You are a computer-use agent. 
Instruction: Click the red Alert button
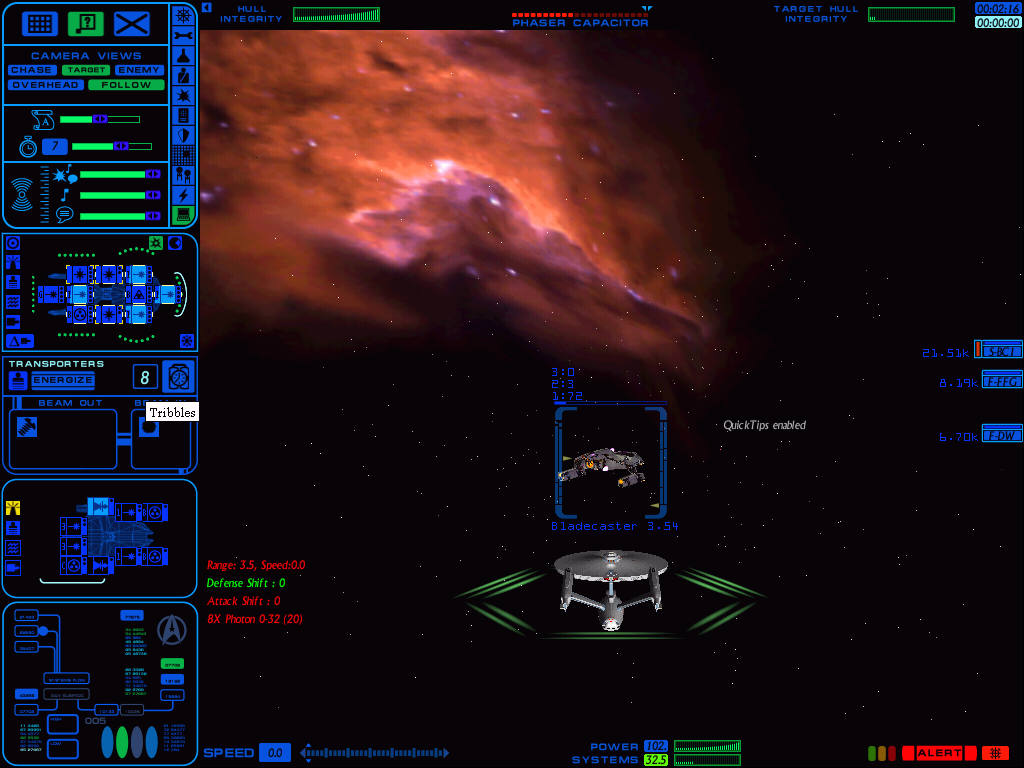939,753
